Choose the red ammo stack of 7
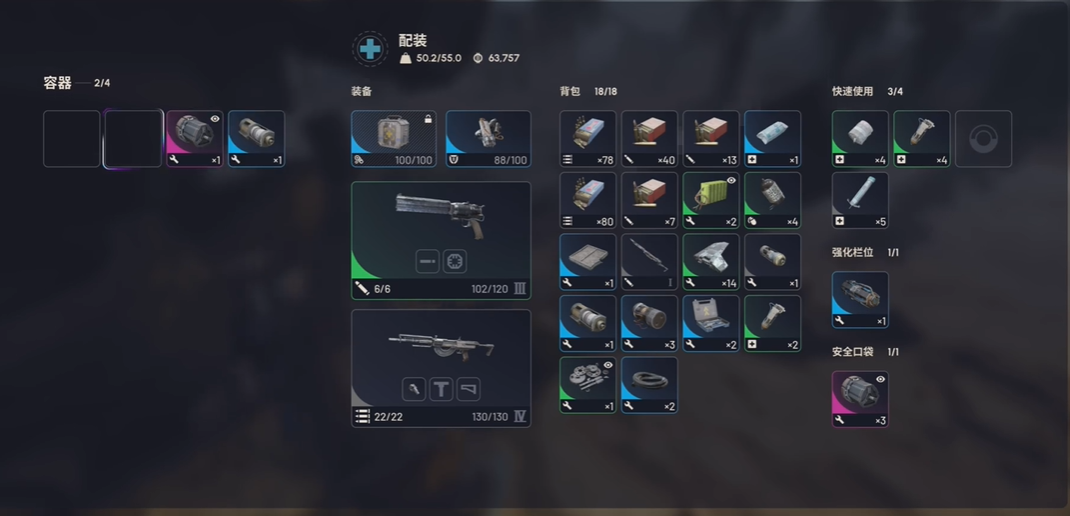 [650, 200]
